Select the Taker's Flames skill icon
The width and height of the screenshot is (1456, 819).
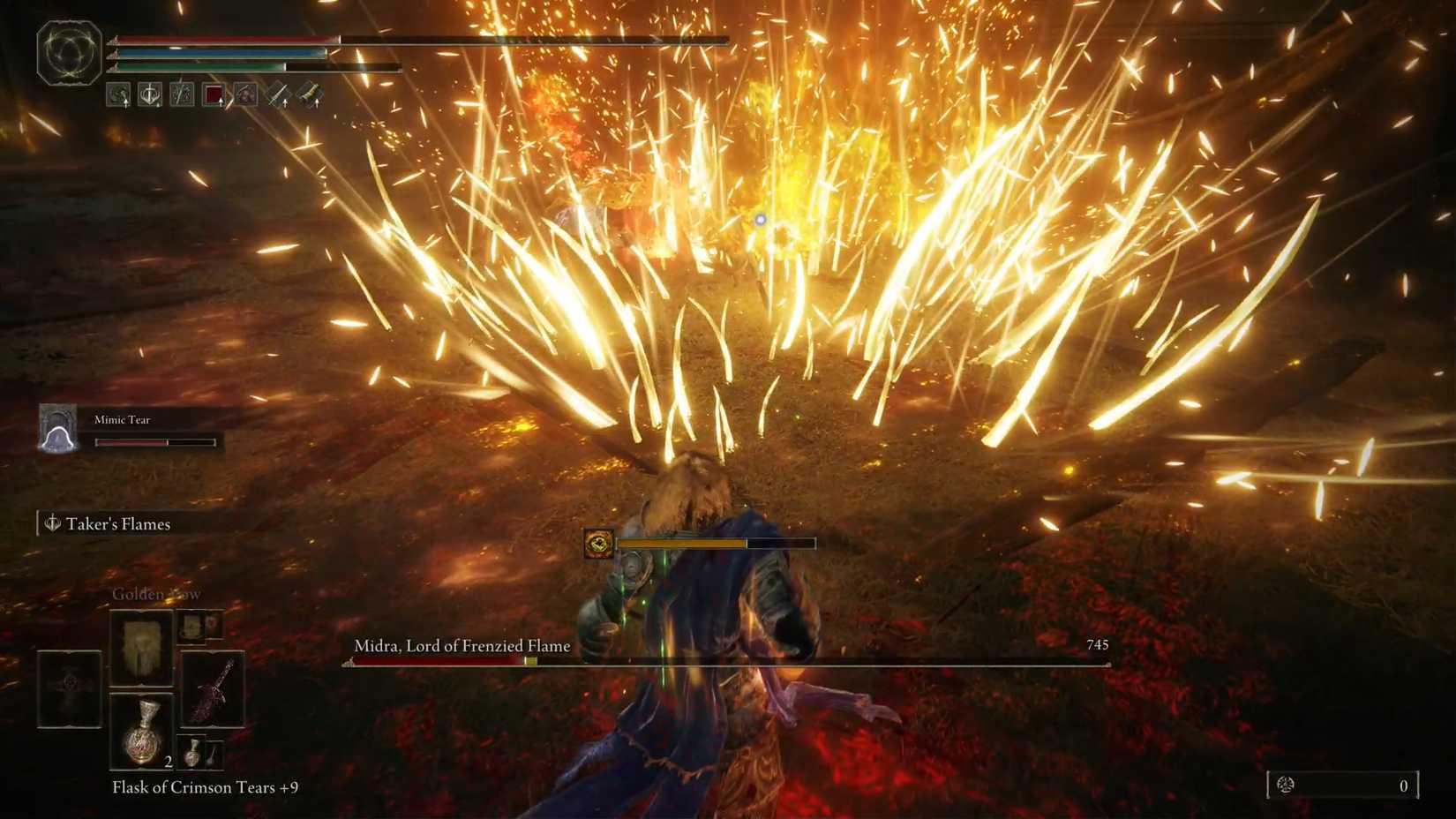coord(52,522)
